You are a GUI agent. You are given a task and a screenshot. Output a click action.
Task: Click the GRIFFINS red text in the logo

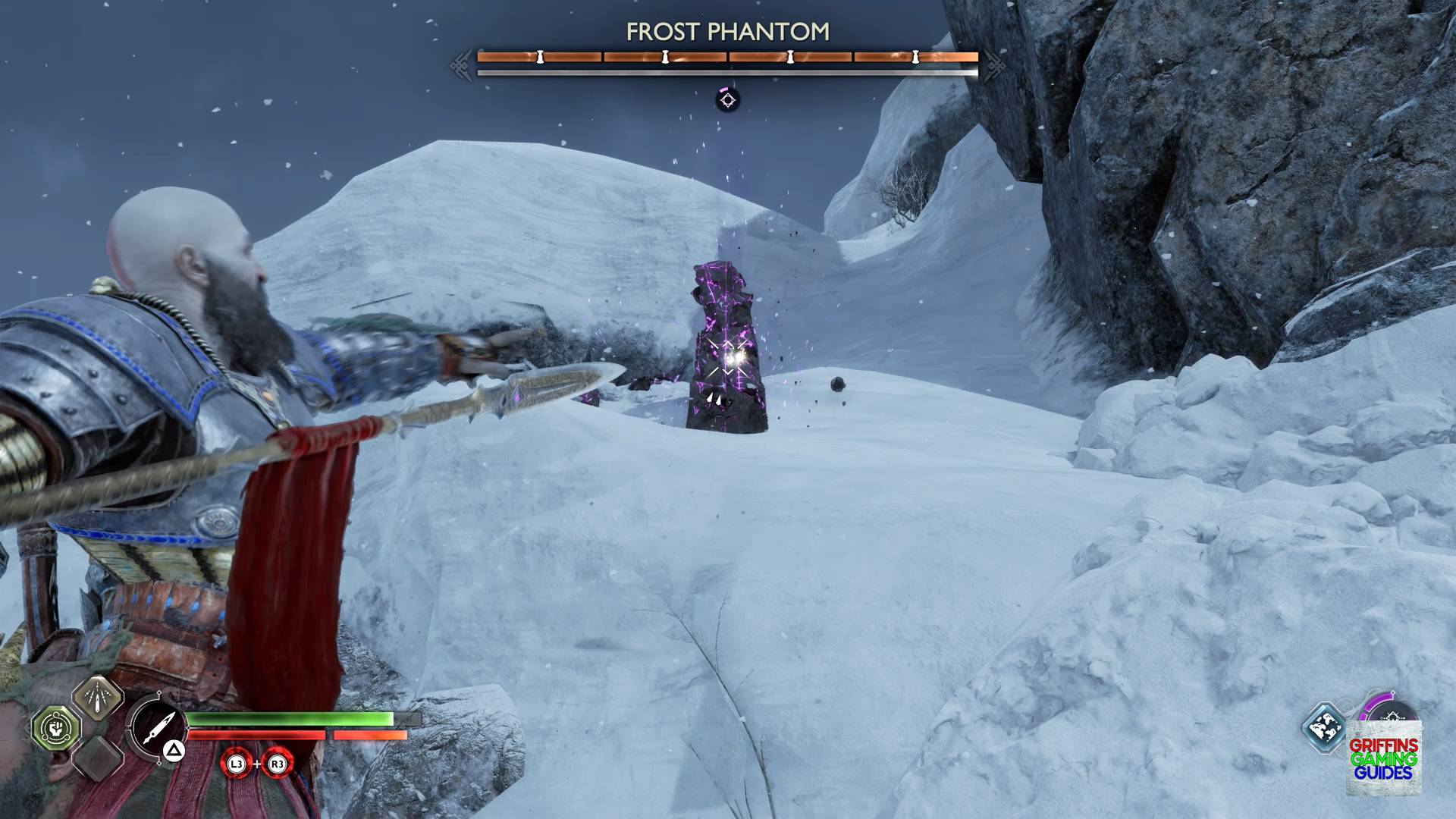pos(1383,745)
